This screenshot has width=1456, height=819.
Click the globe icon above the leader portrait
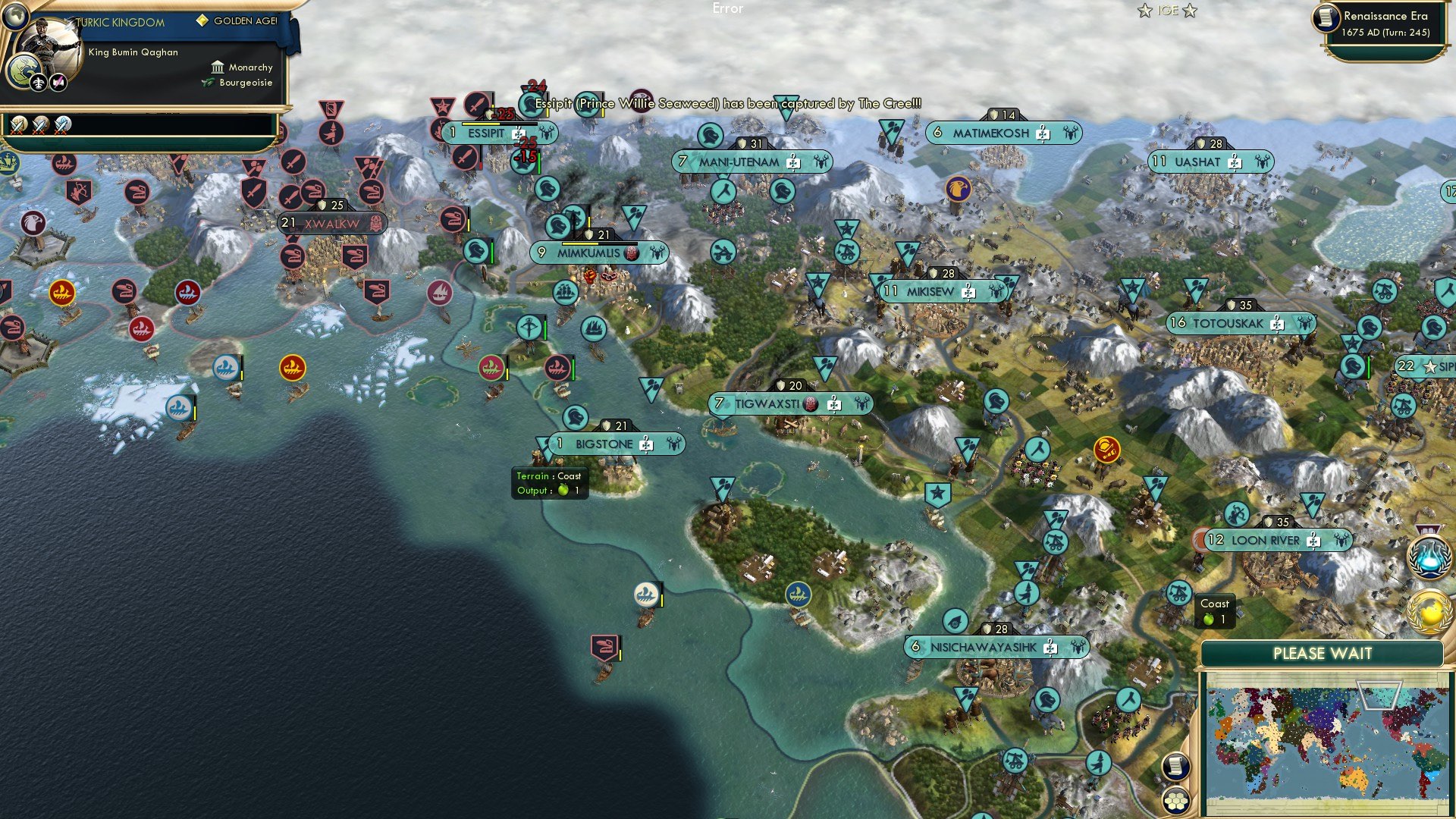(x=15, y=17)
